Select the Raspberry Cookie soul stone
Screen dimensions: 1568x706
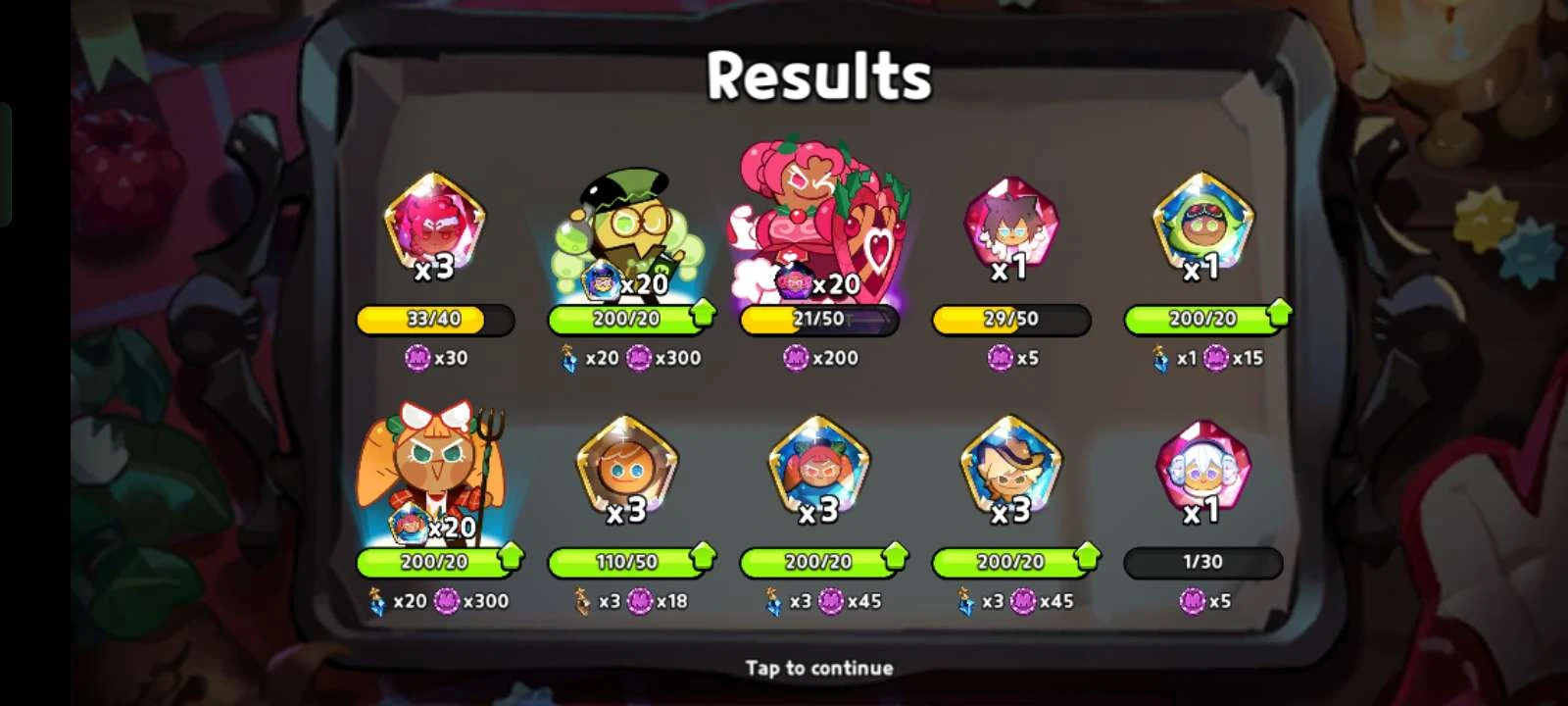tap(436, 226)
